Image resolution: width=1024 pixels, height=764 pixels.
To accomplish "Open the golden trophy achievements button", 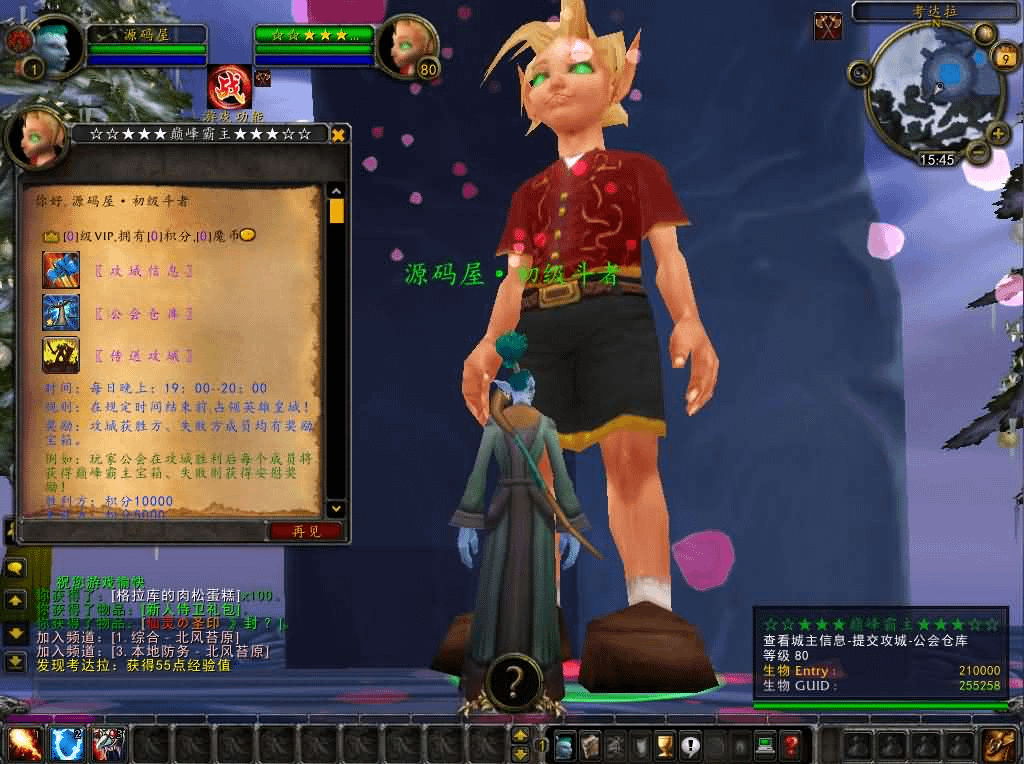I will pos(663,745).
